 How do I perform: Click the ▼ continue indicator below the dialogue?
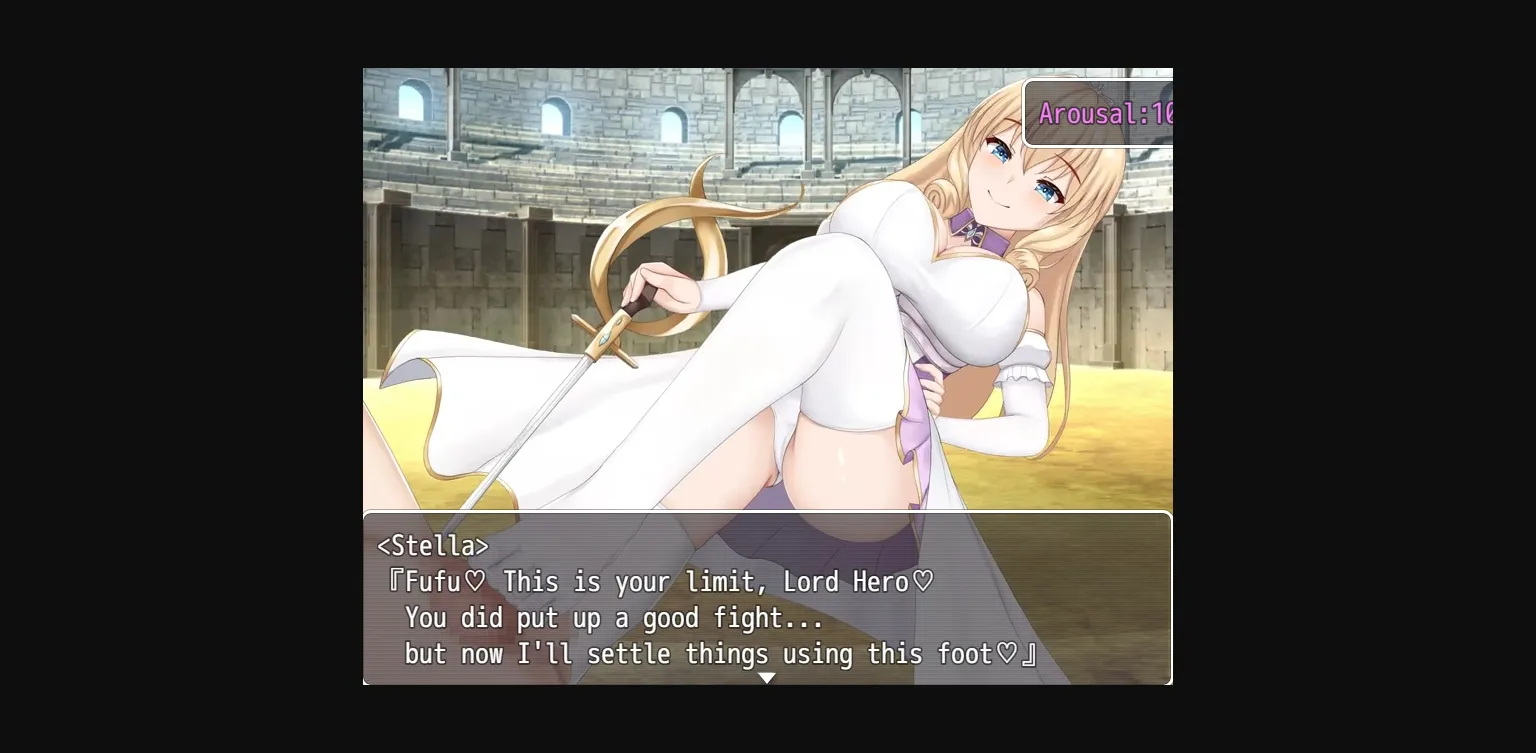pos(767,678)
